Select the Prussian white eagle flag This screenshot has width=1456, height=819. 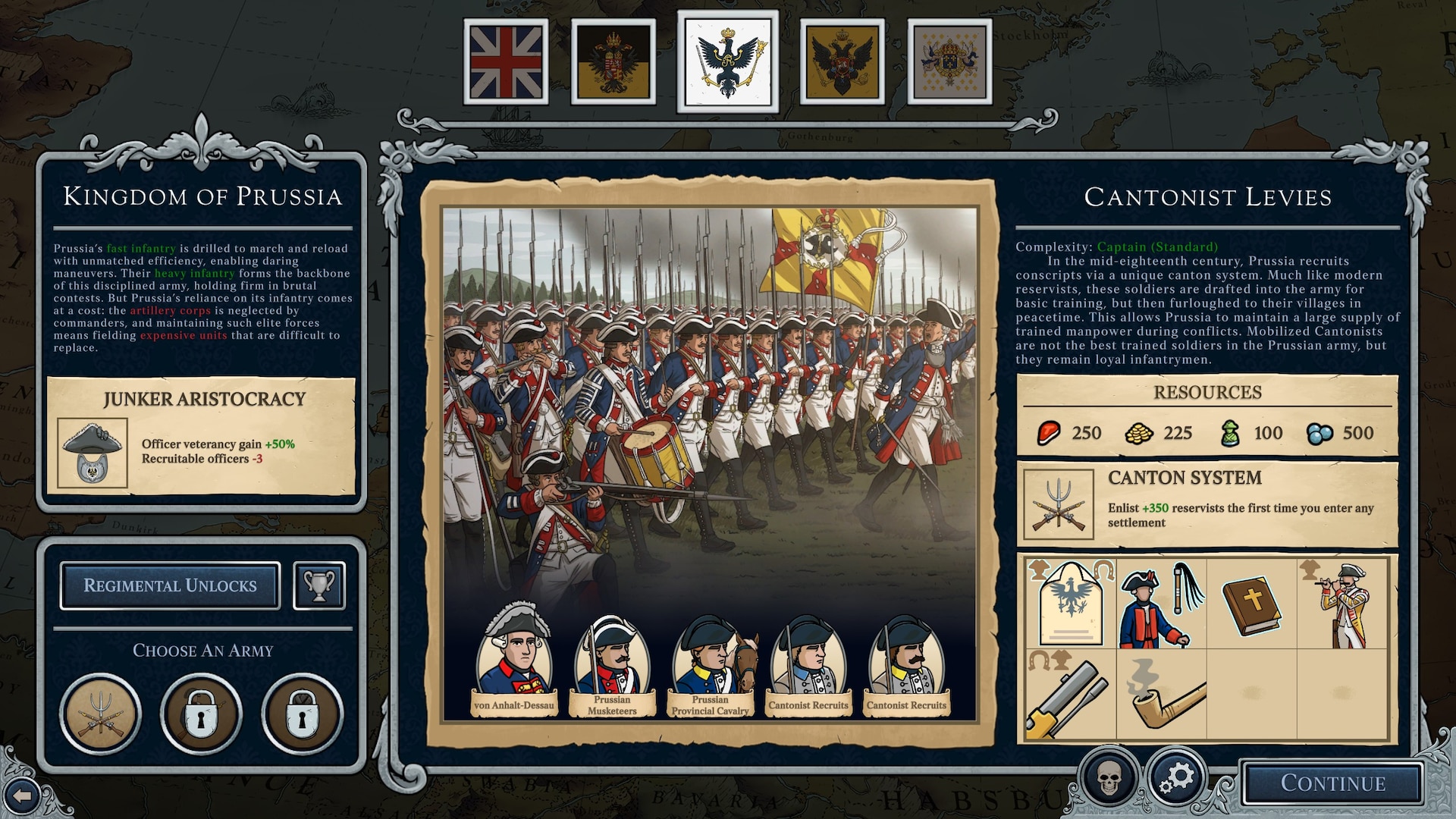click(728, 61)
